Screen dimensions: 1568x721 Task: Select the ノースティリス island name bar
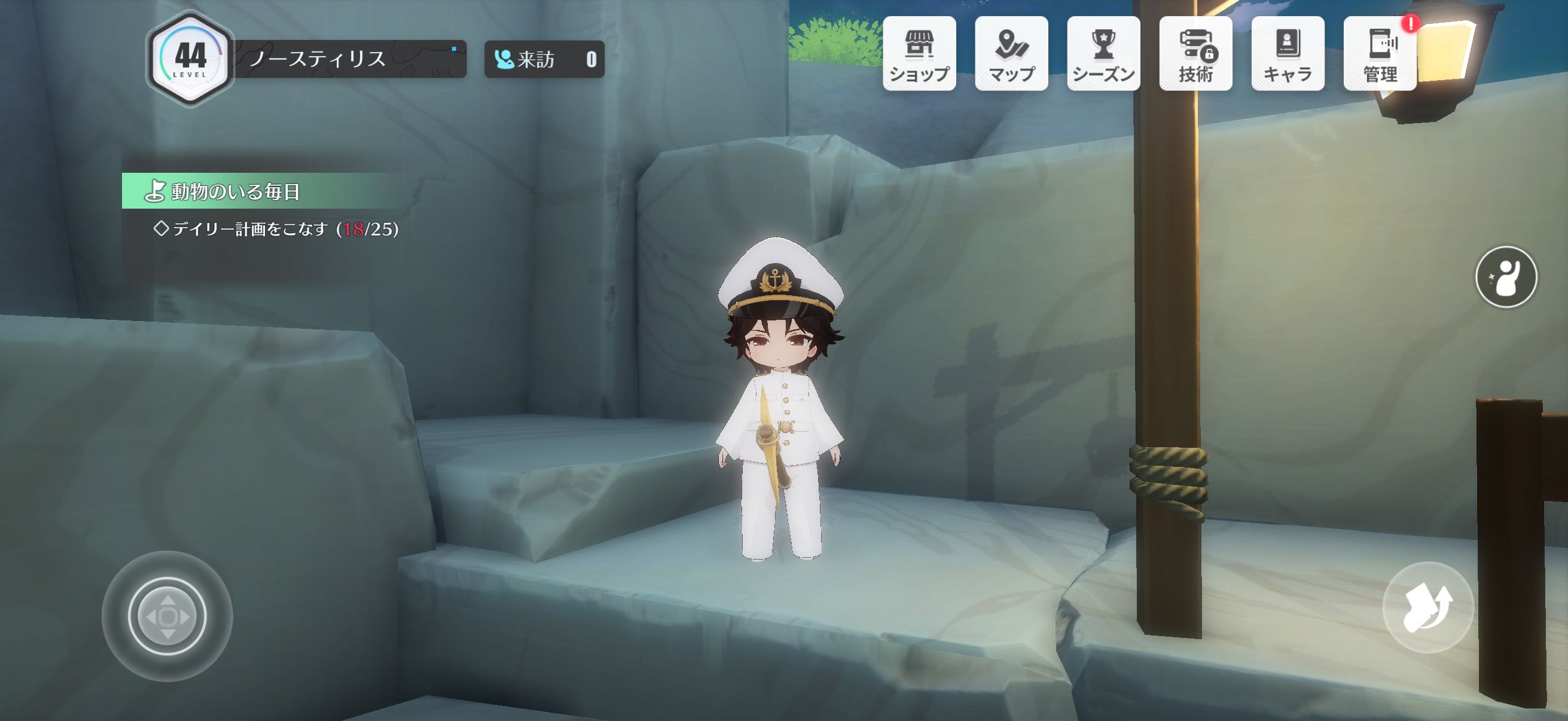tap(350, 59)
